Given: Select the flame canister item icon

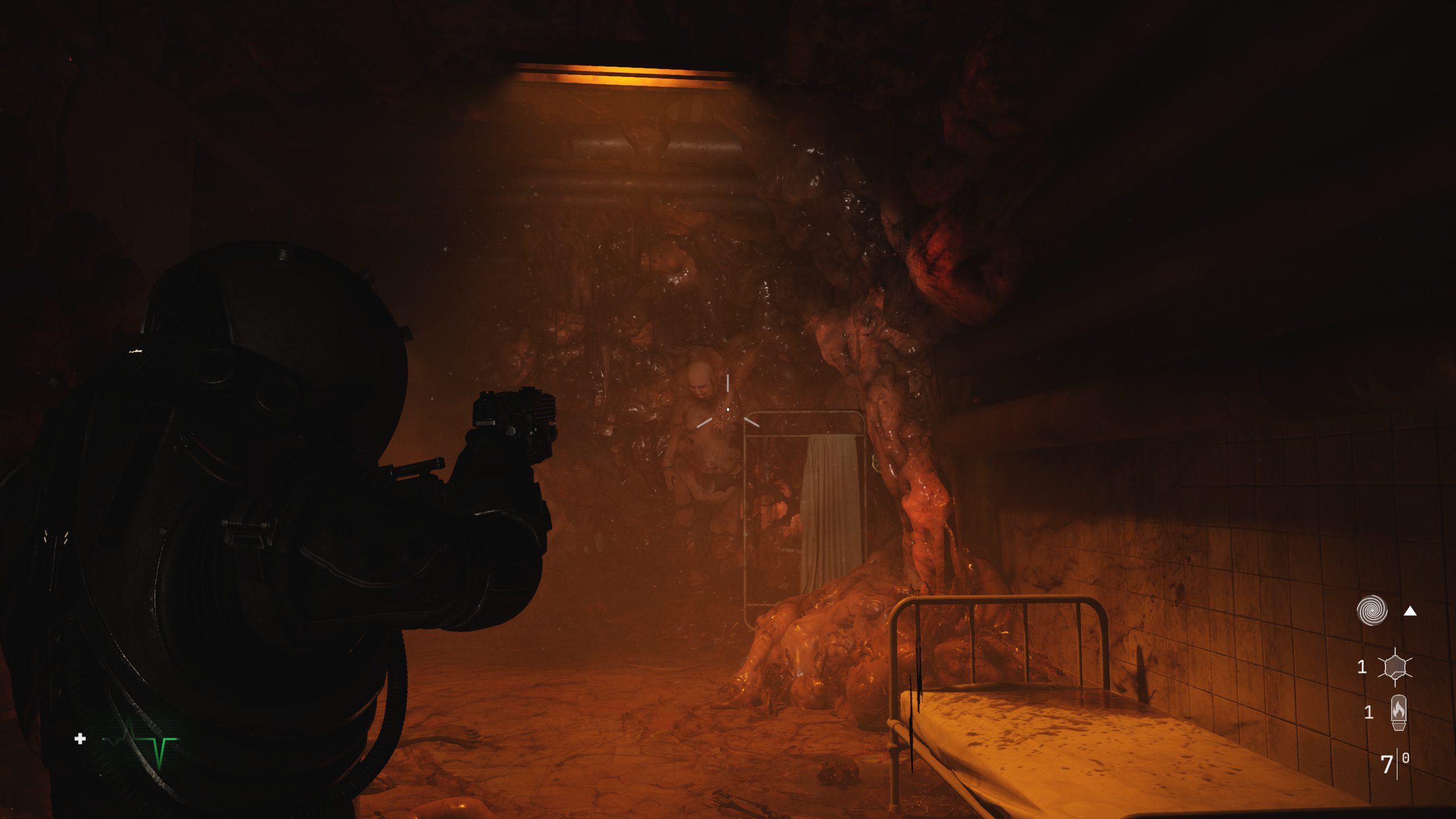Looking at the screenshot, I should pyautogui.click(x=1399, y=712).
